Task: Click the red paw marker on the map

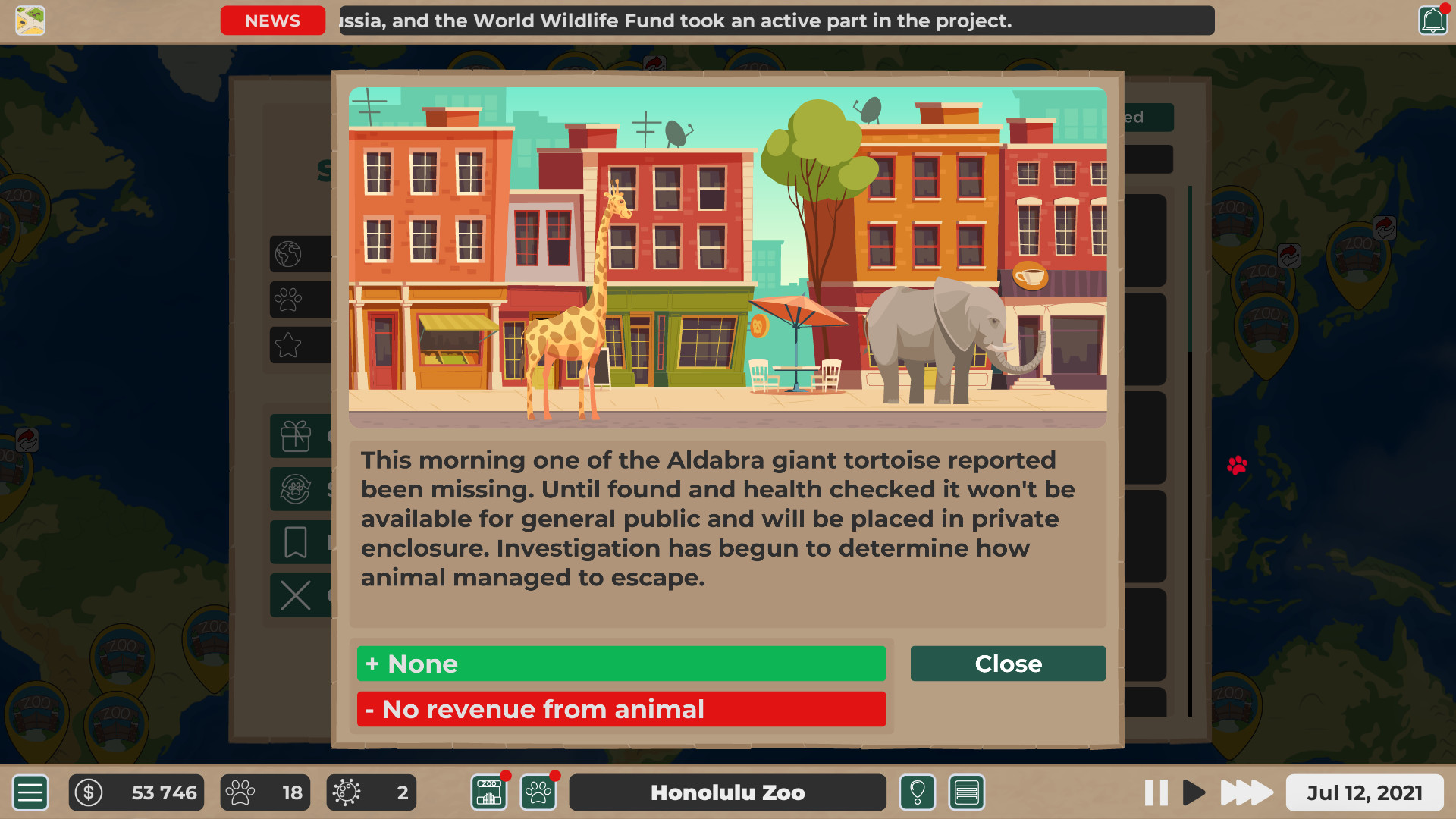Action: tap(1238, 466)
